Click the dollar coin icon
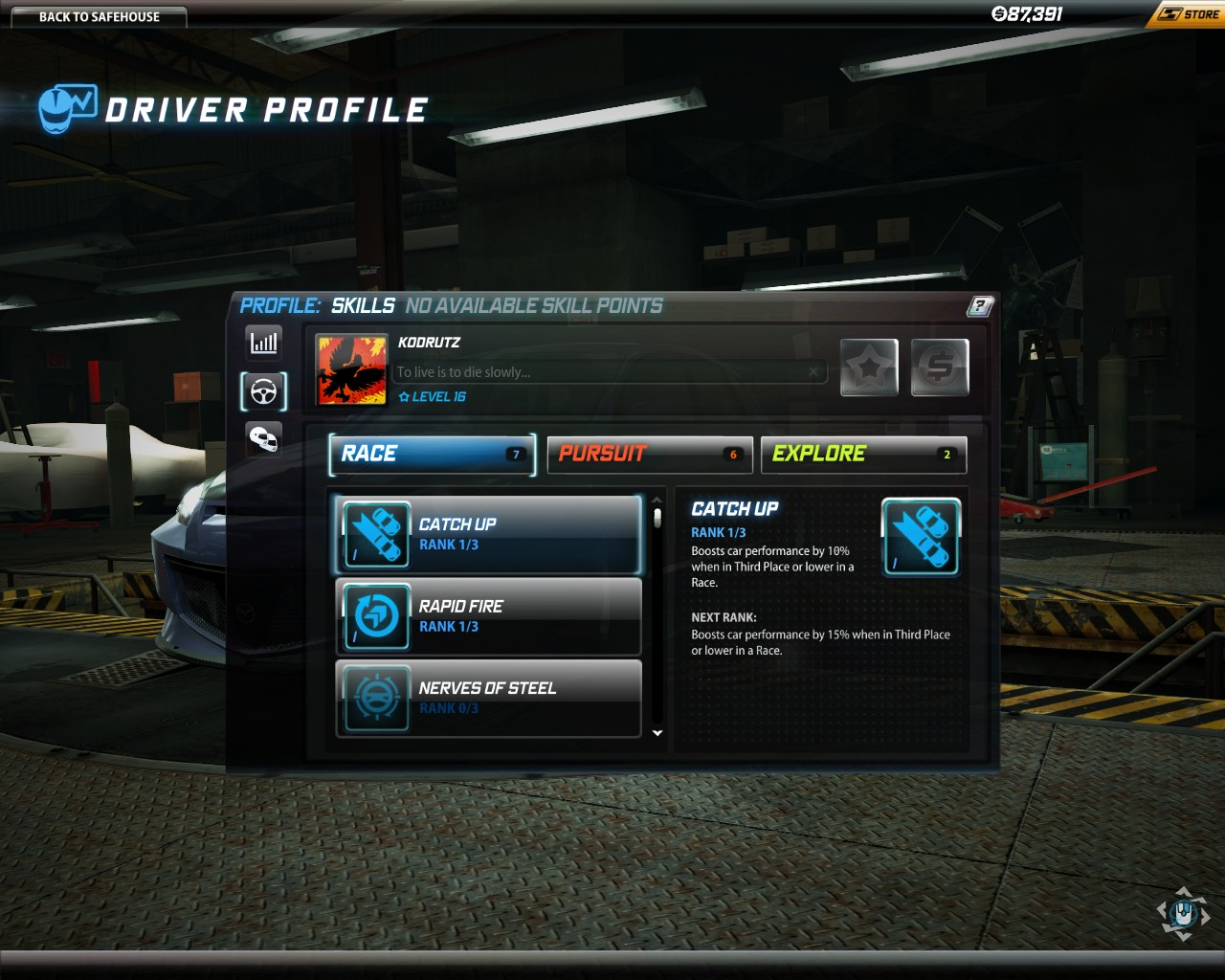This screenshot has width=1225, height=980. coord(939,367)
